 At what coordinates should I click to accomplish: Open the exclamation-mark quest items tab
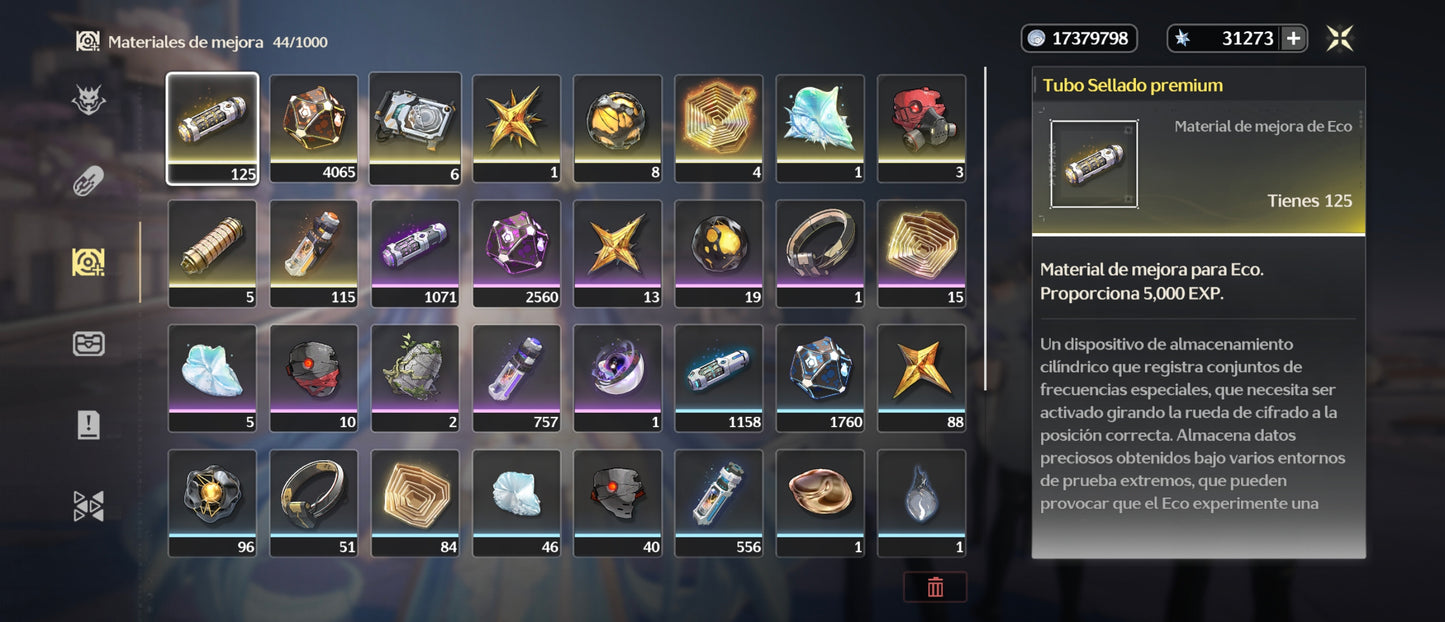tap(89, 425)
